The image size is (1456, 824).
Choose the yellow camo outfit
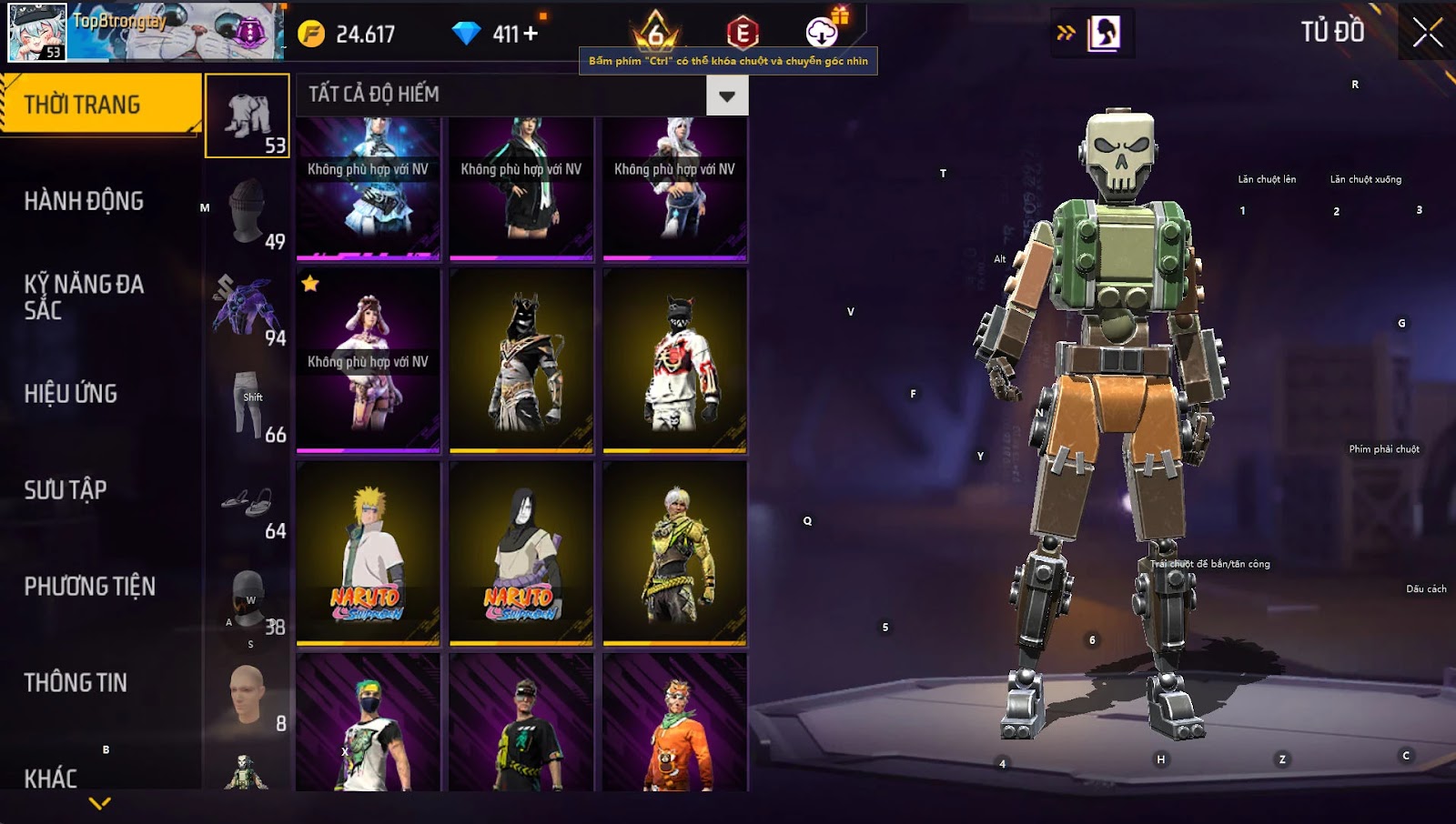[675, 553]
